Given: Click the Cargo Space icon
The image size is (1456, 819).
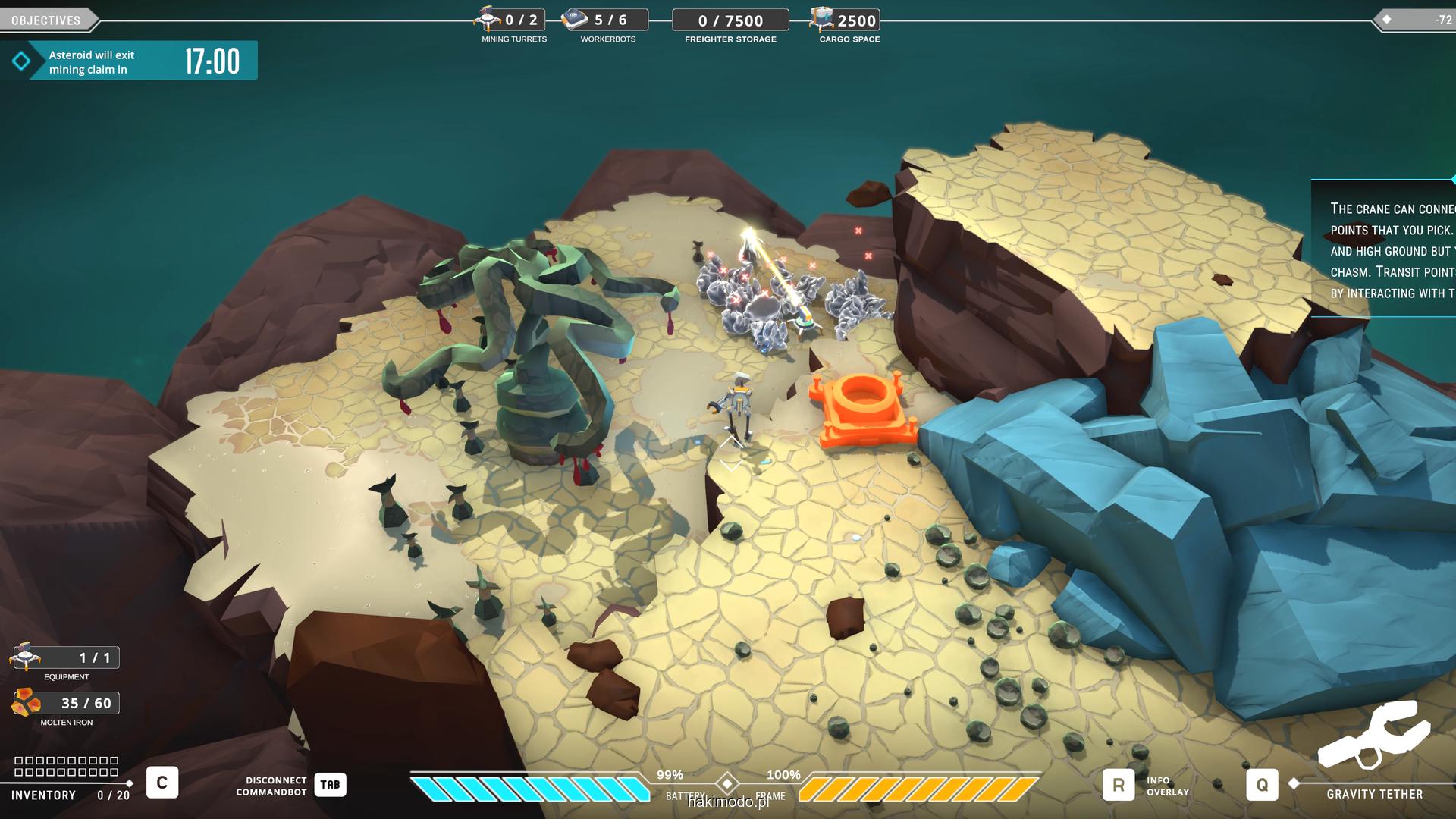Looking at the screenshot, I should [821, 19].
